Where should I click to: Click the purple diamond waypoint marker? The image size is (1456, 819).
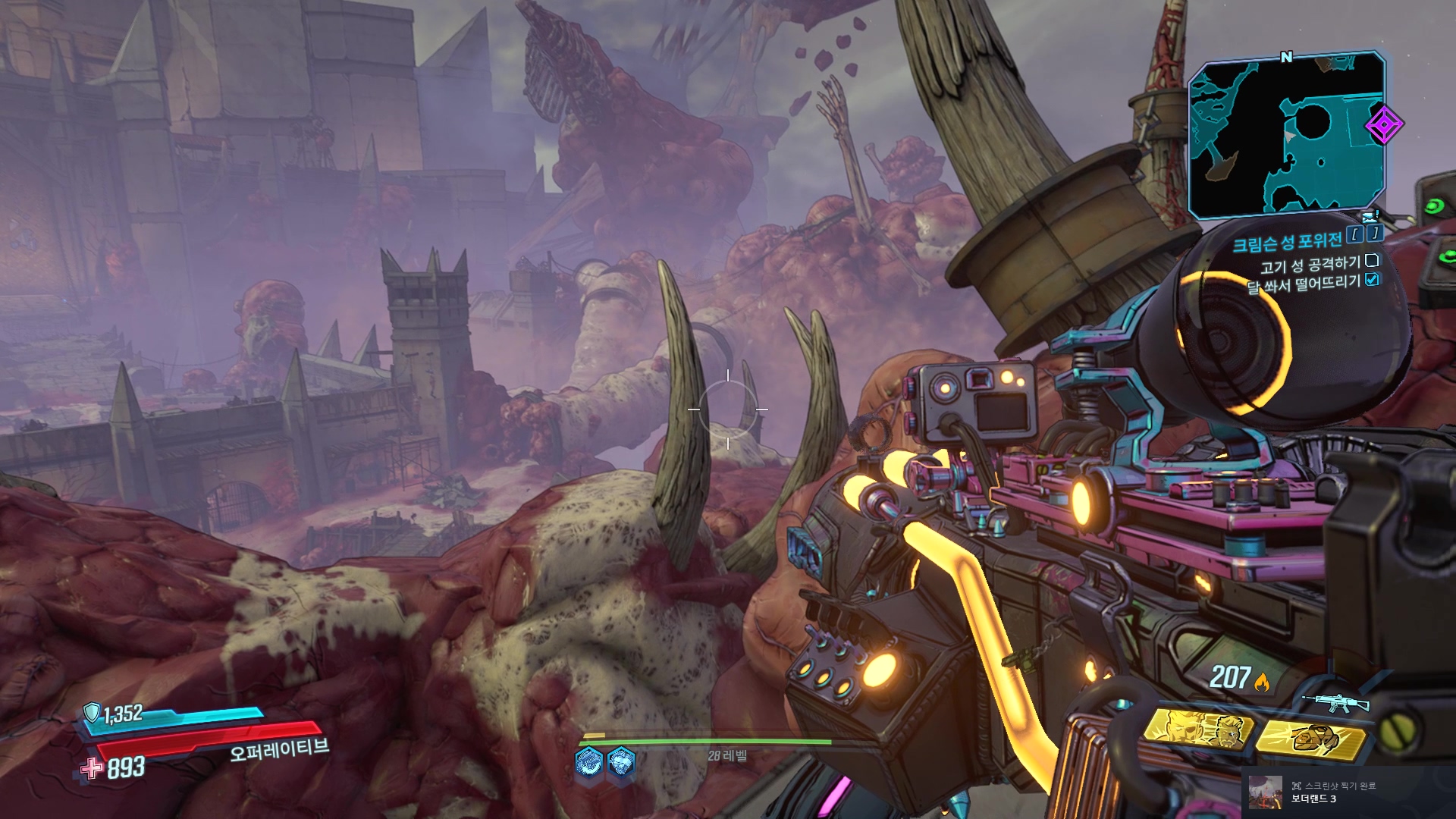click(x=1384, y=124)
